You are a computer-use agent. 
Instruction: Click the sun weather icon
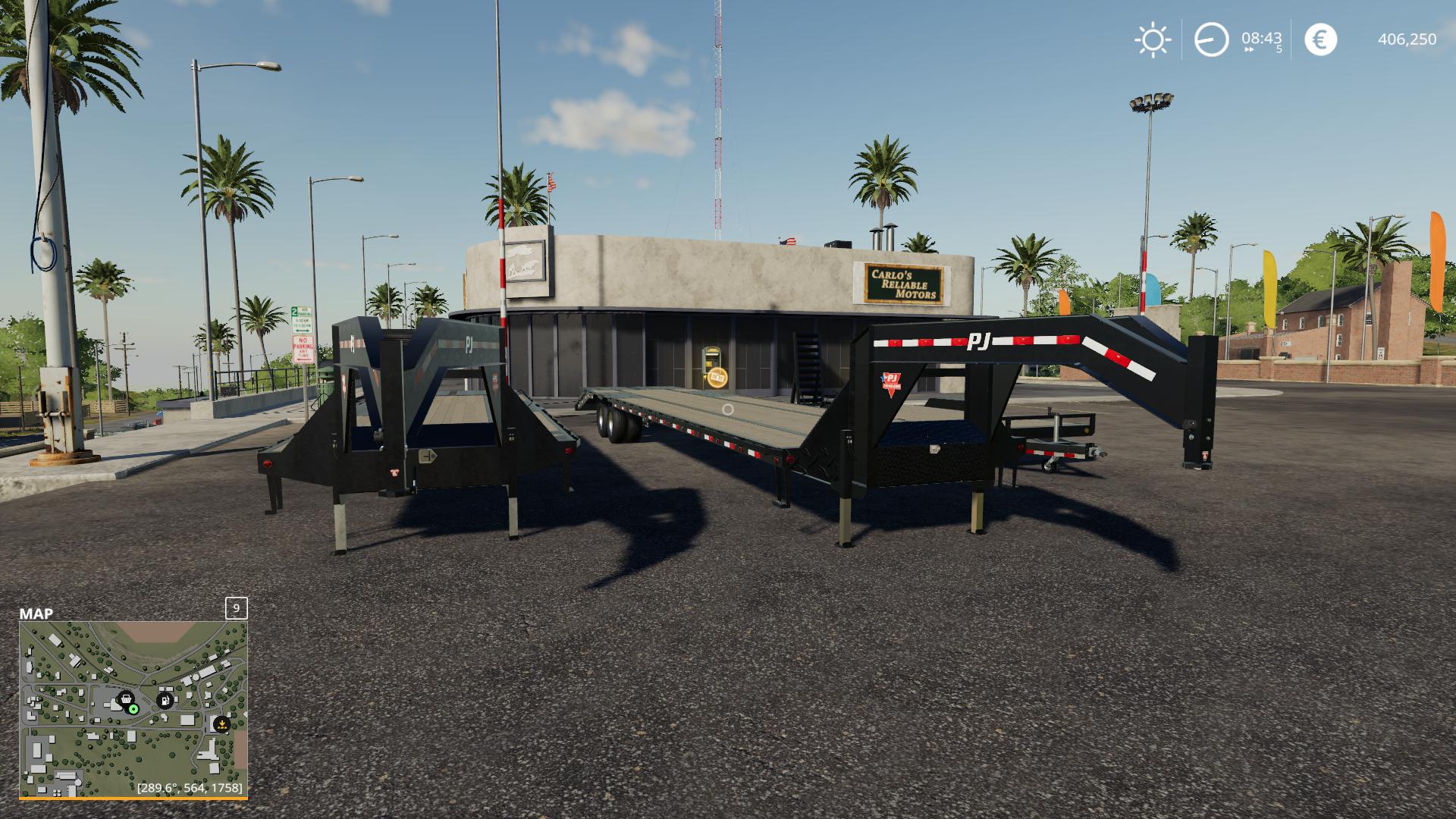(1153, 39)
